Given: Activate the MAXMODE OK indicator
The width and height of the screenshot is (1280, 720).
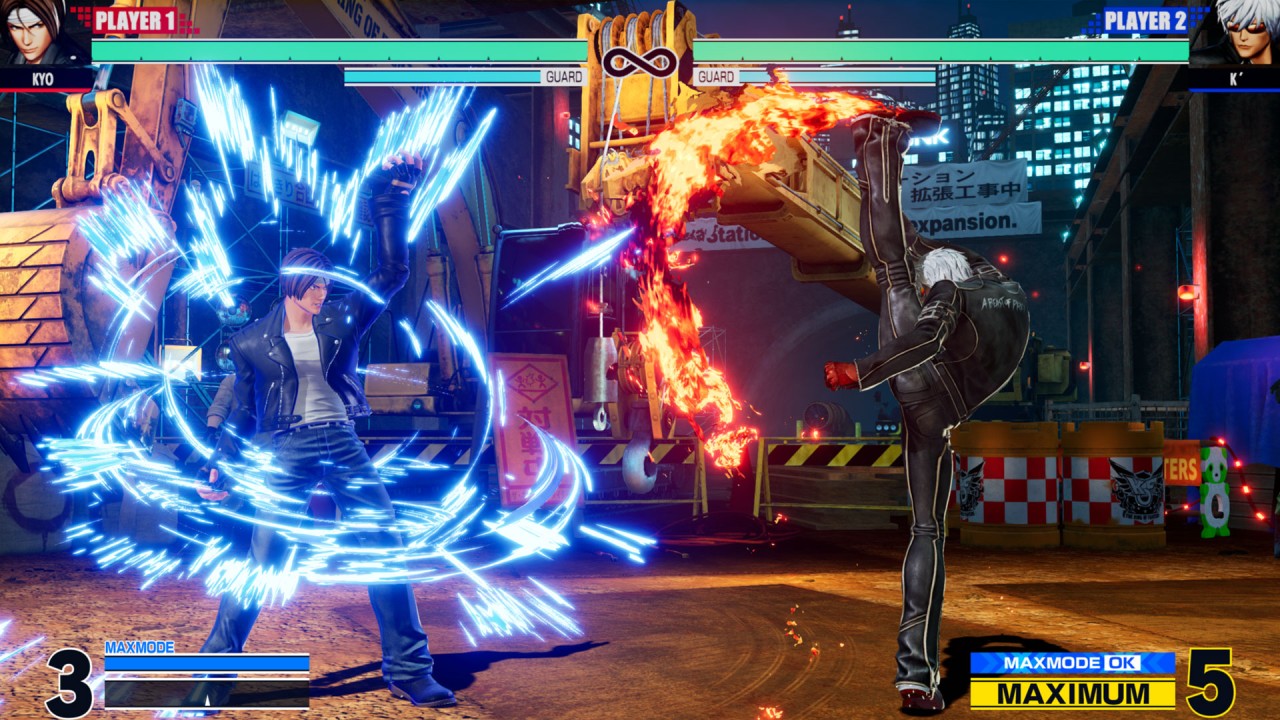Looking at the screenshot, I should pos(1072,663).
